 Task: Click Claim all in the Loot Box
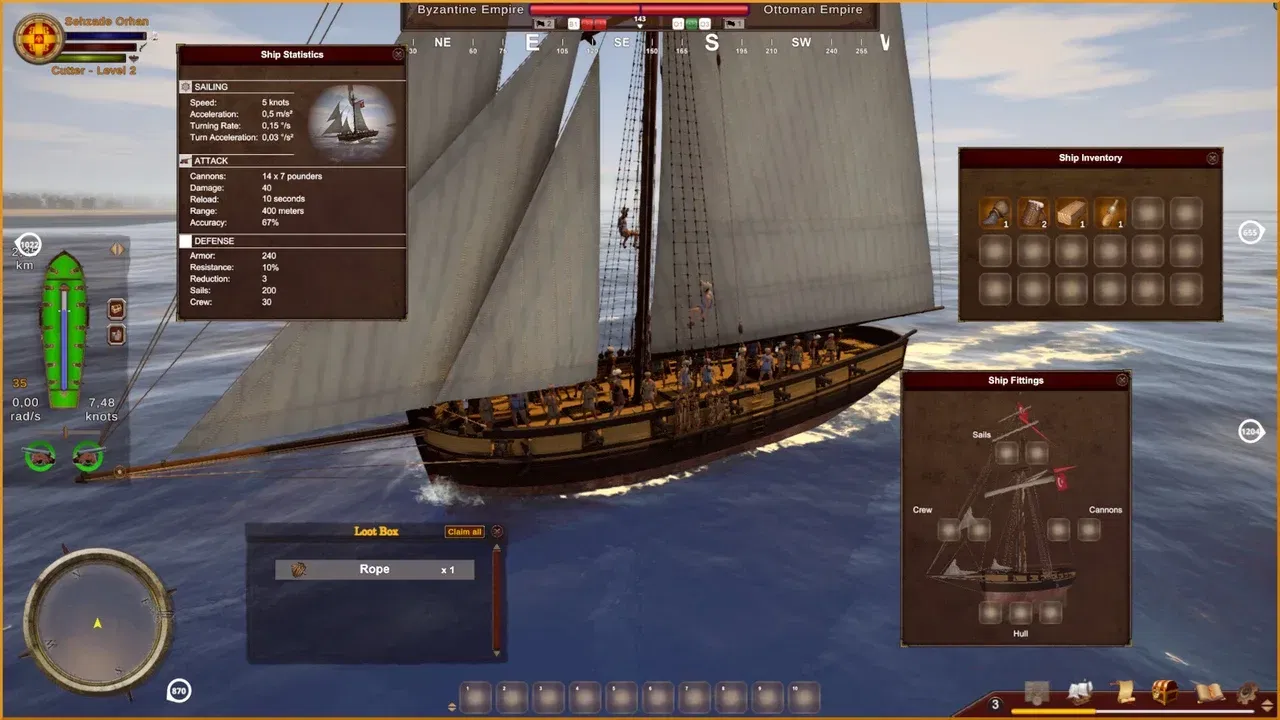coord(464,532)
